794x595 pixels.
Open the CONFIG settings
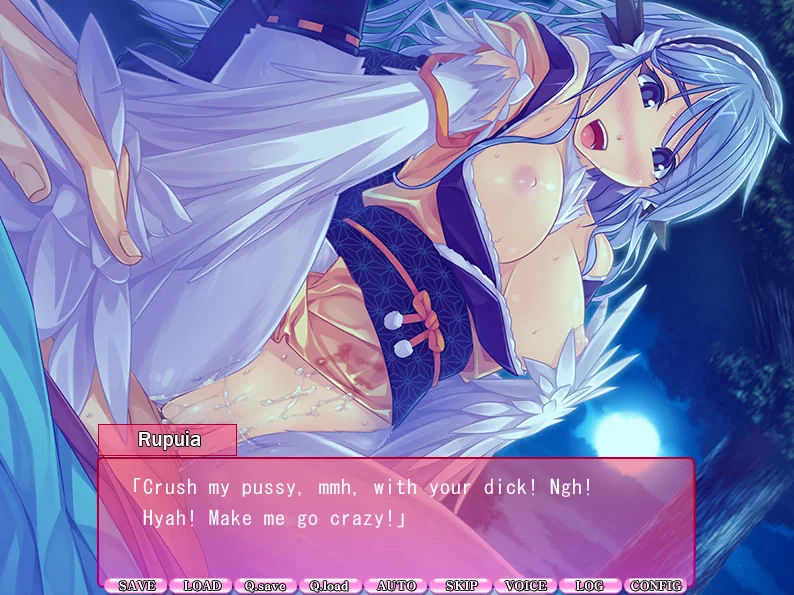(656, 586)
